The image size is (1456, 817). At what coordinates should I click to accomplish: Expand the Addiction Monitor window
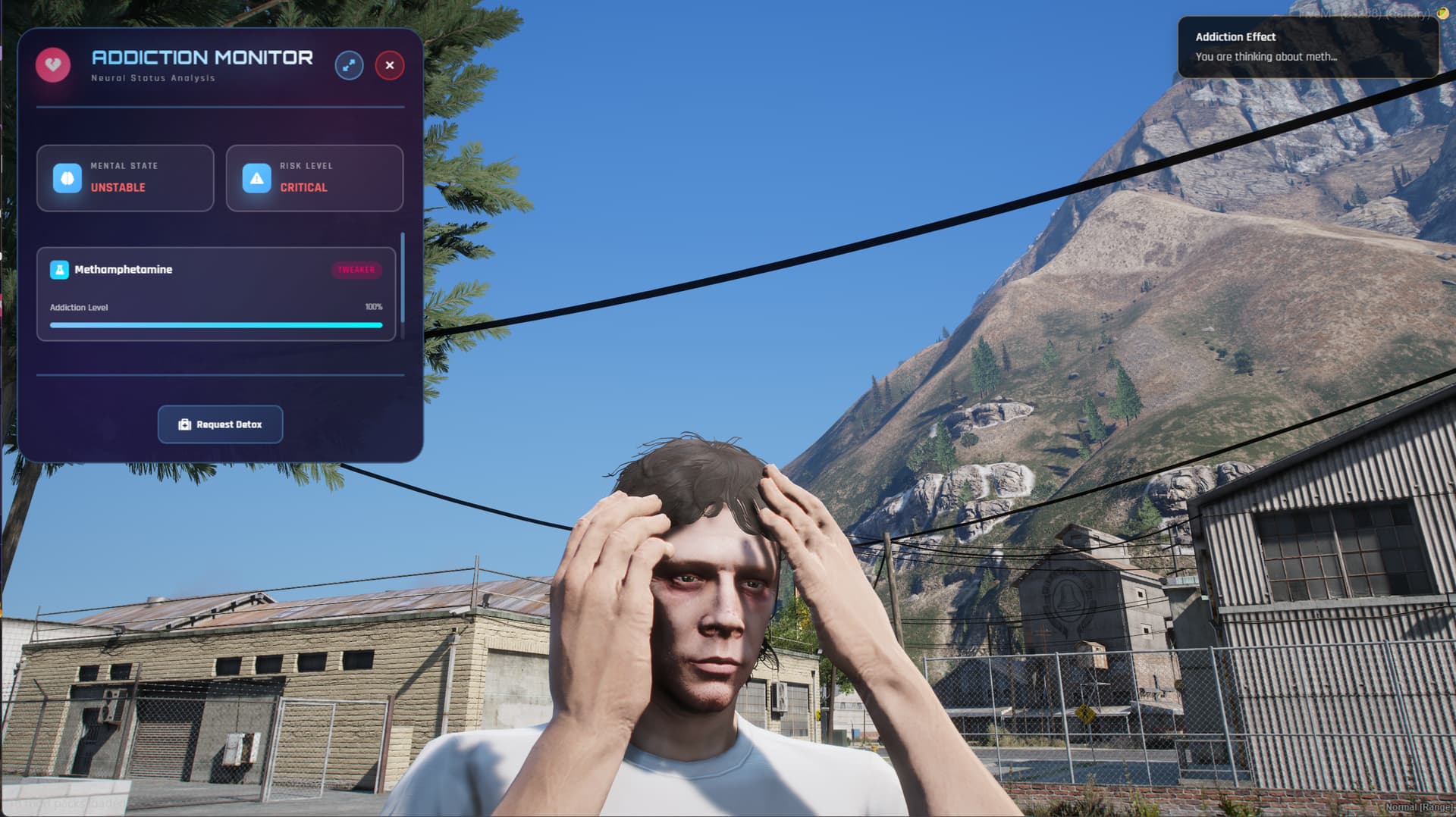pos(349,65)
